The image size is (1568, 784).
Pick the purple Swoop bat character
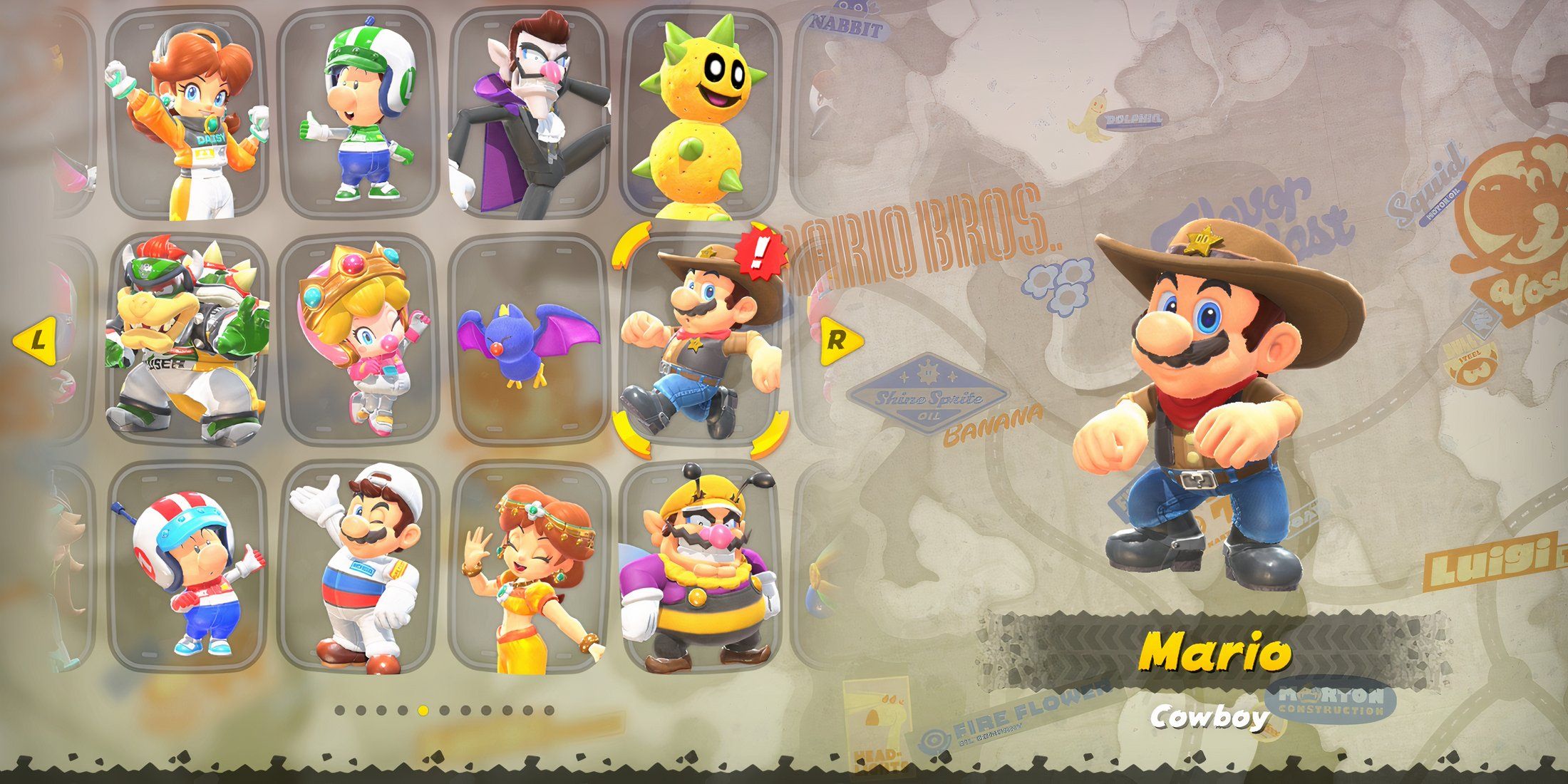coord(529,341)
